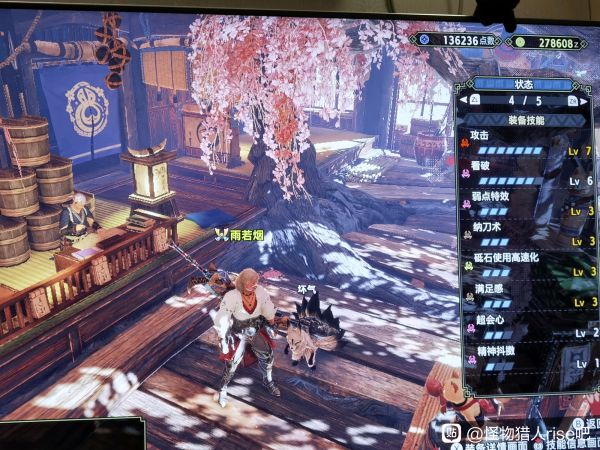
Task: Select the 砥石使用高速化 skill entry
Action: (527, 264)
